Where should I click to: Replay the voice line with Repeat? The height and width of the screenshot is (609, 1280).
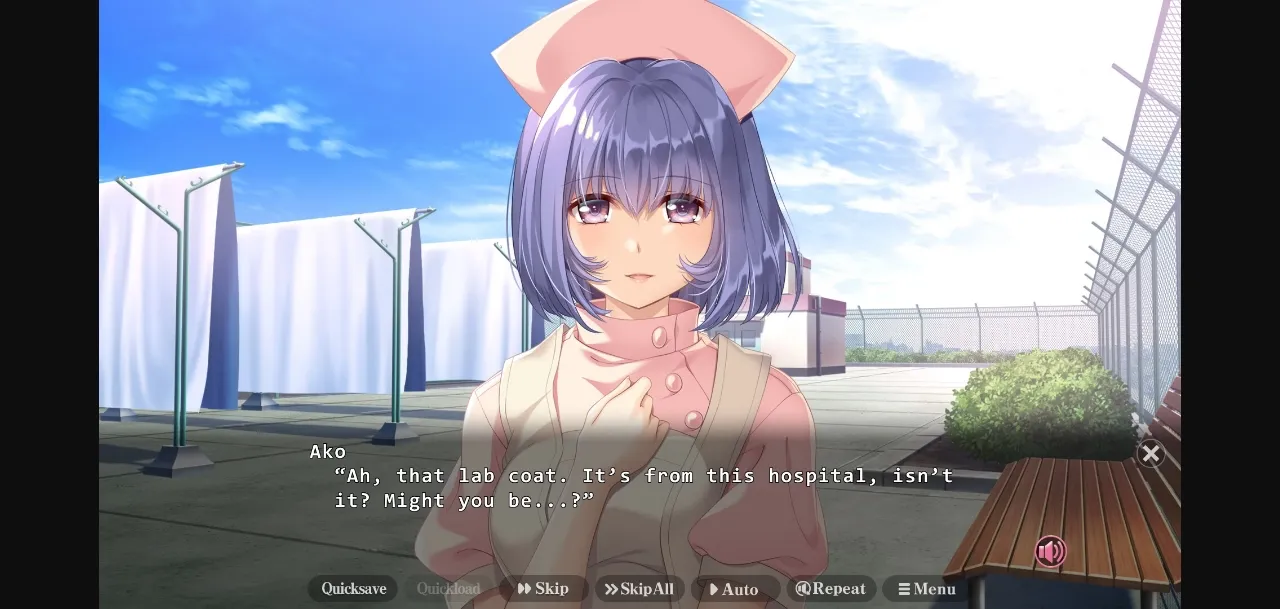pyautogui.click(x=831, y=589)
